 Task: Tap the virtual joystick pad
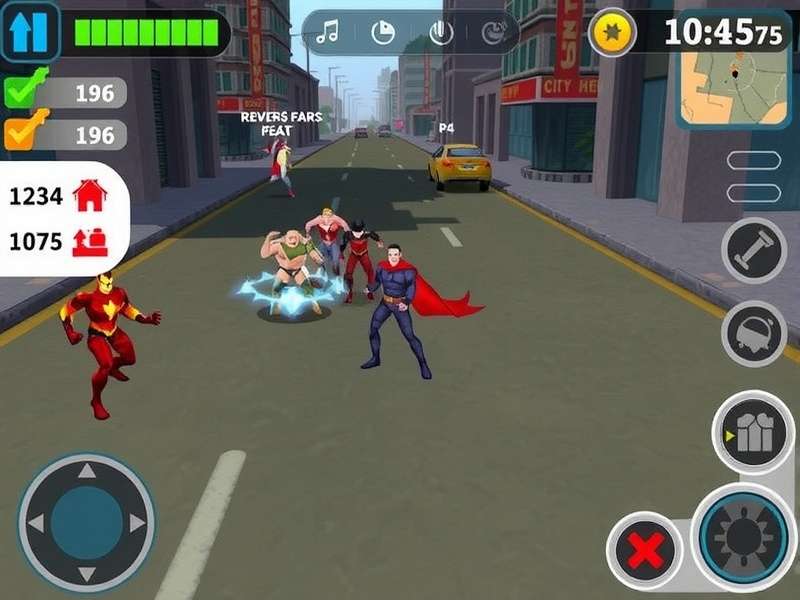tap(87, 522)
